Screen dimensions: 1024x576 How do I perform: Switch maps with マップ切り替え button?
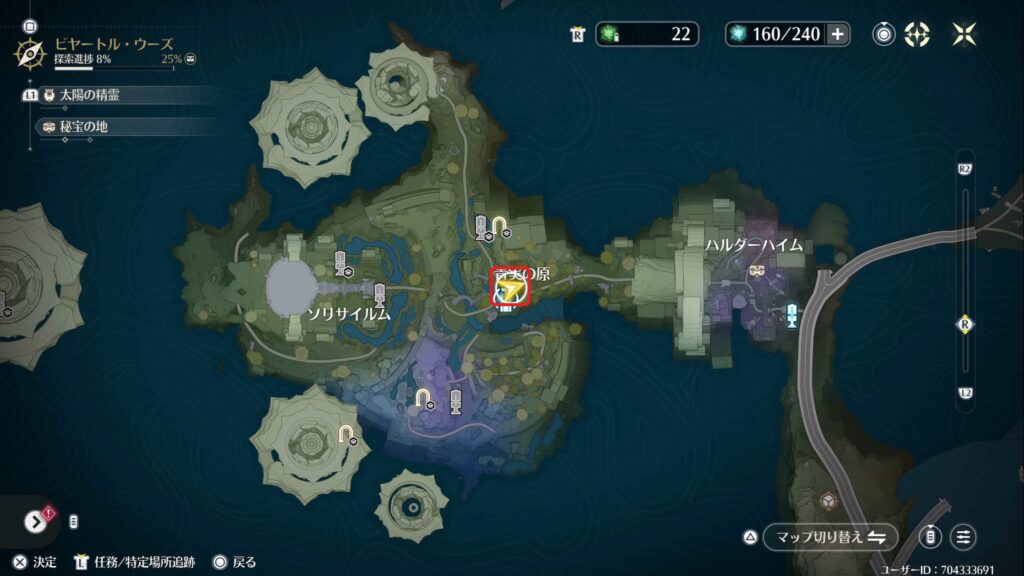point(830,537)
